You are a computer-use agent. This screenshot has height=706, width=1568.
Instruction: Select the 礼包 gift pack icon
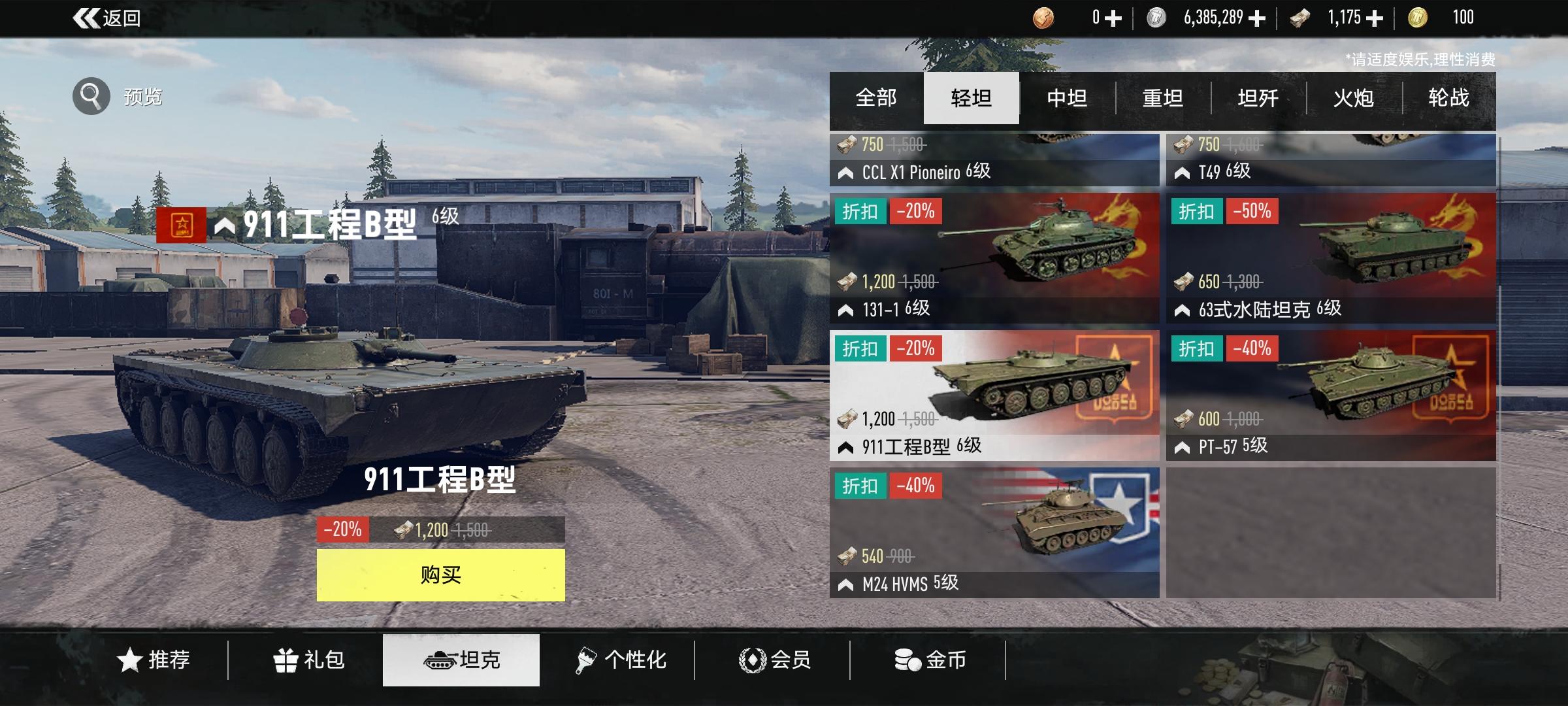(285, 660)
